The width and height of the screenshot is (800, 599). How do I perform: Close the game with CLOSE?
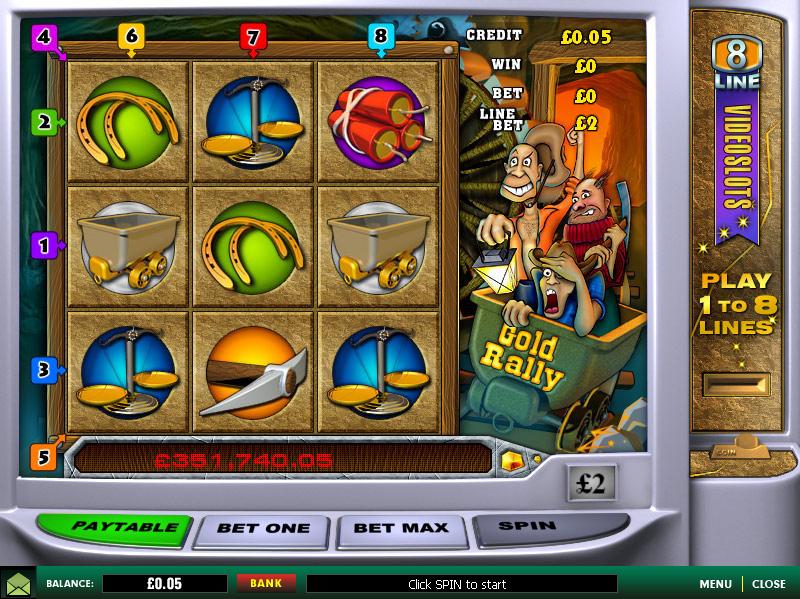[769, 584]
